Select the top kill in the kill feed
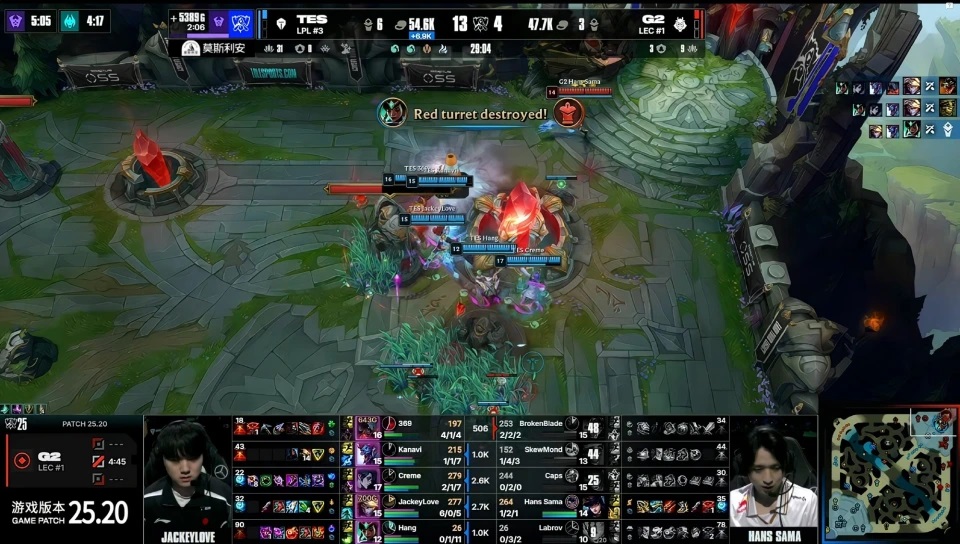Viewport: 960px width, 544px height. point(897,87)
